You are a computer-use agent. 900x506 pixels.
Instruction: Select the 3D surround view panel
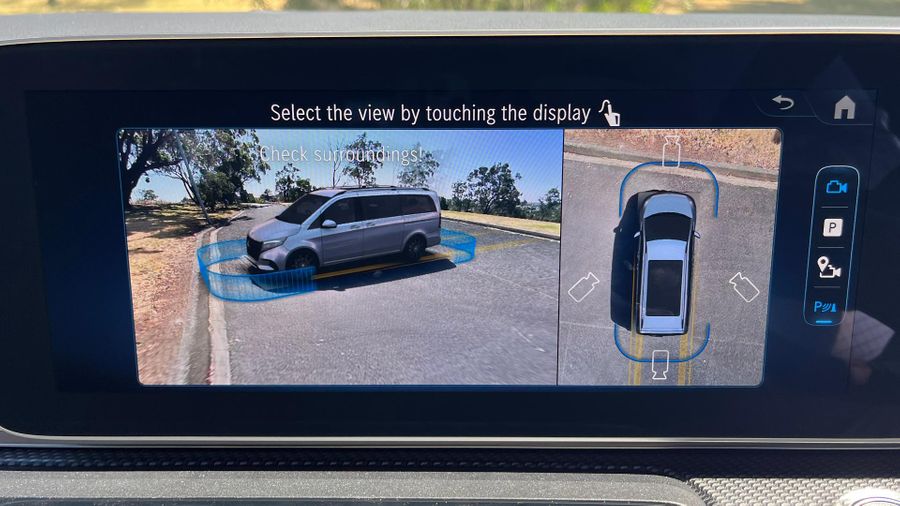[337, 257]
